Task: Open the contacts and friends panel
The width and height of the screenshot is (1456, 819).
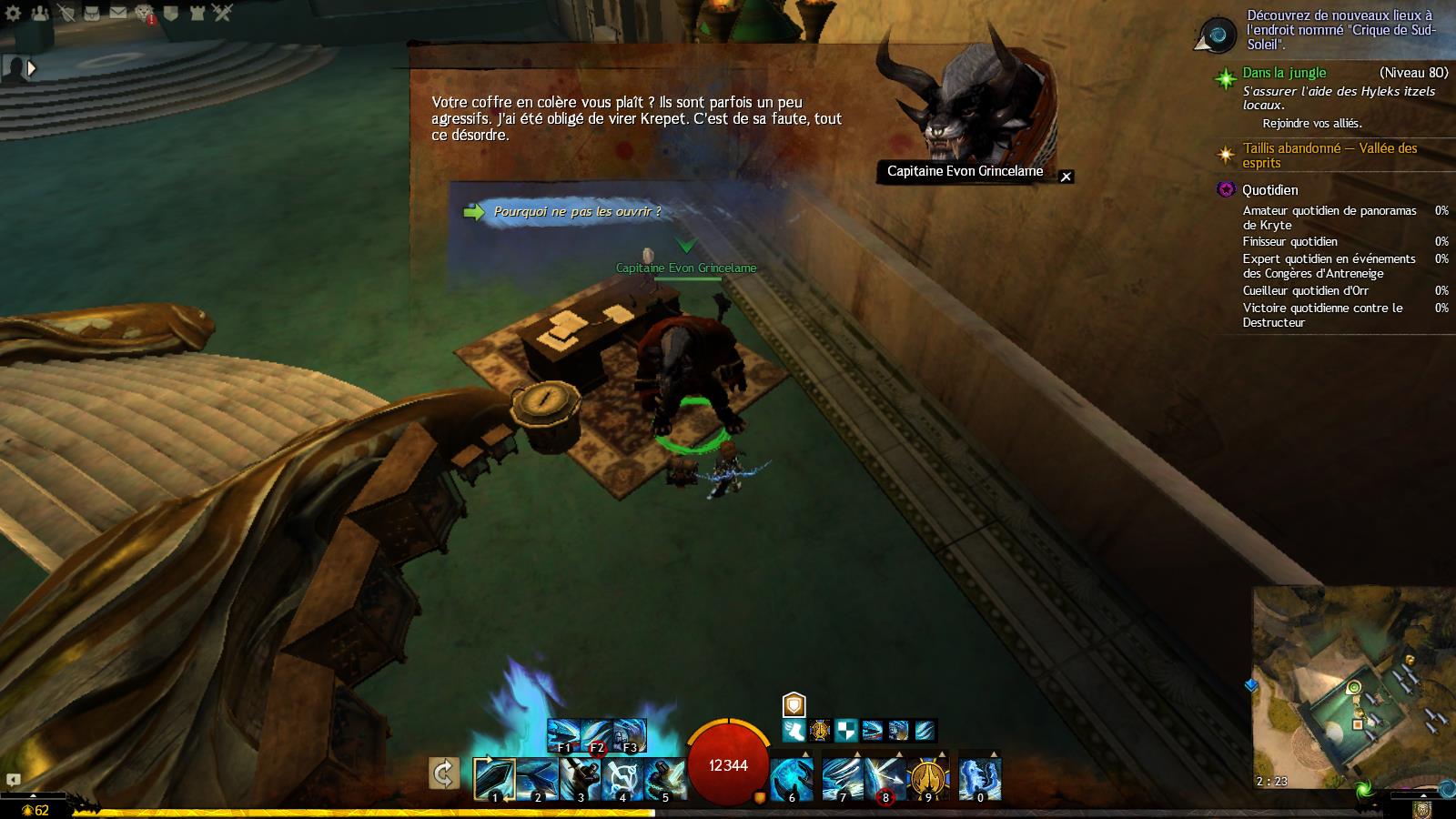Action: click(39, 13)
